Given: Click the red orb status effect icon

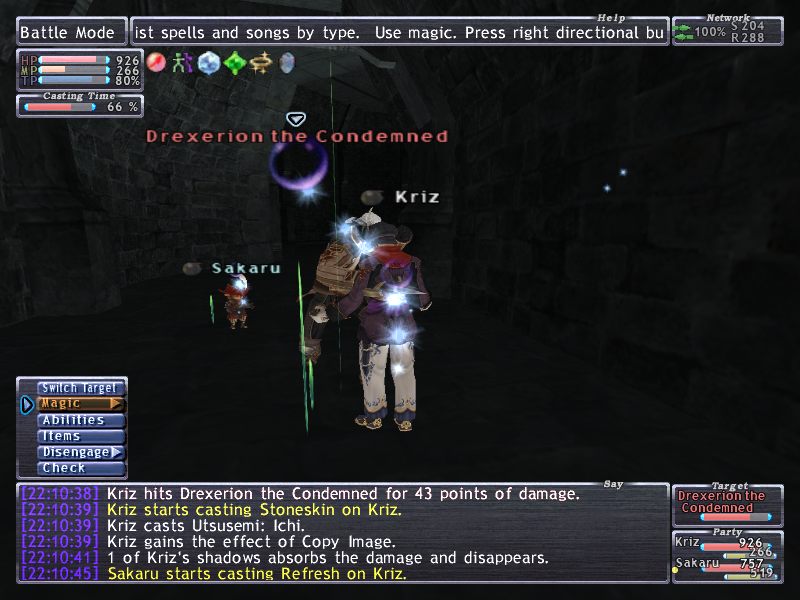Looking at the screenshot, I should pos(157,63).
